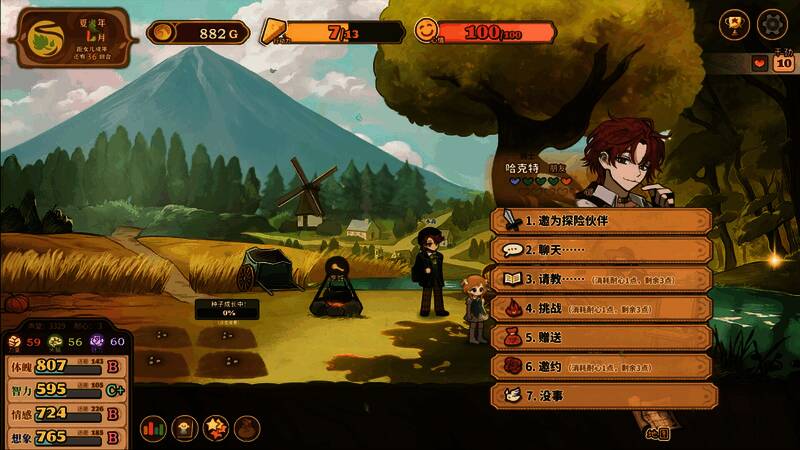800x450 pixels.
Task: Open the brown sack bag icon
Action: [x=246, y=428]
